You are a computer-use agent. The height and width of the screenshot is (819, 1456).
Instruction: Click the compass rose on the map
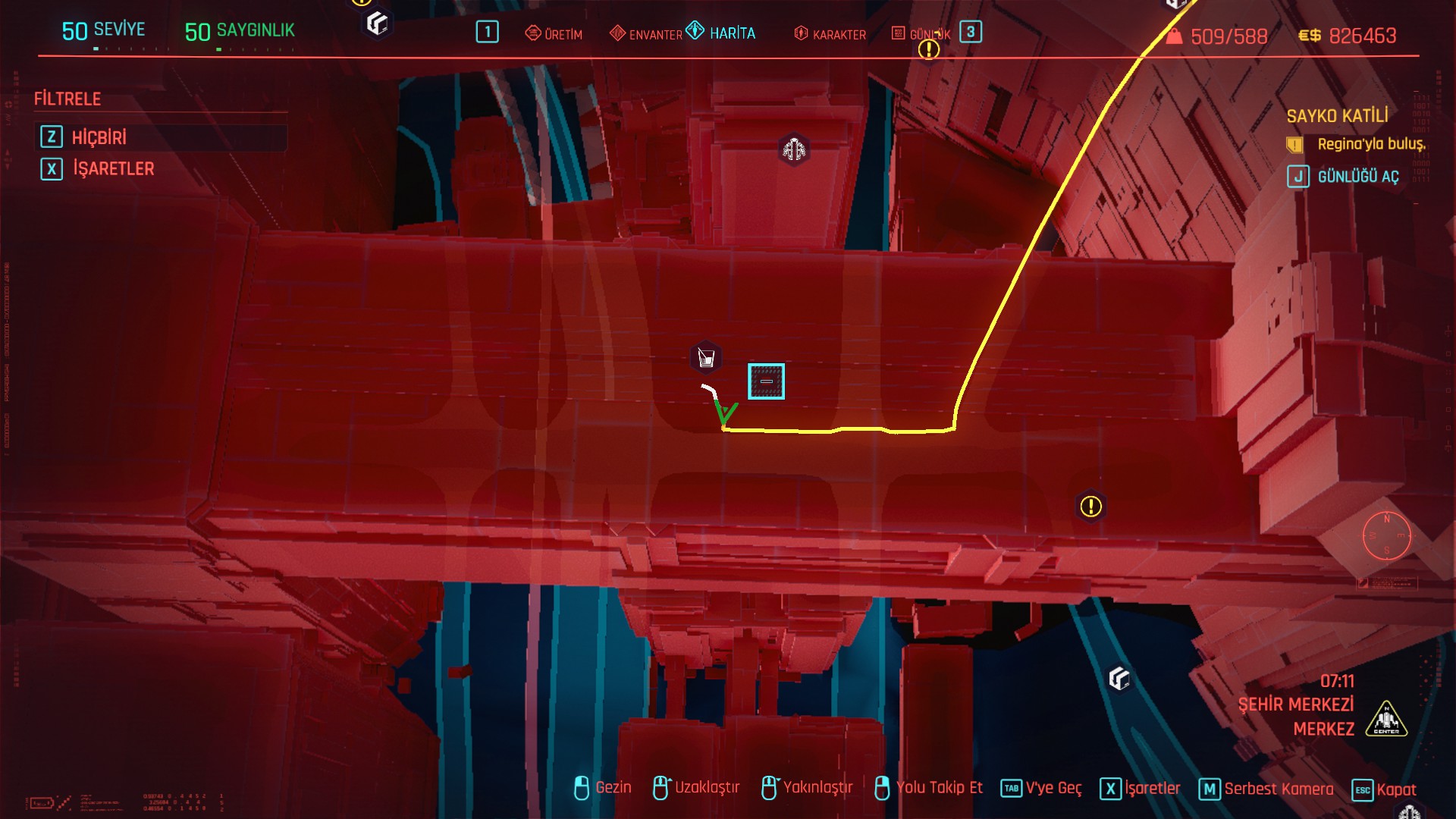(1386, 536)
